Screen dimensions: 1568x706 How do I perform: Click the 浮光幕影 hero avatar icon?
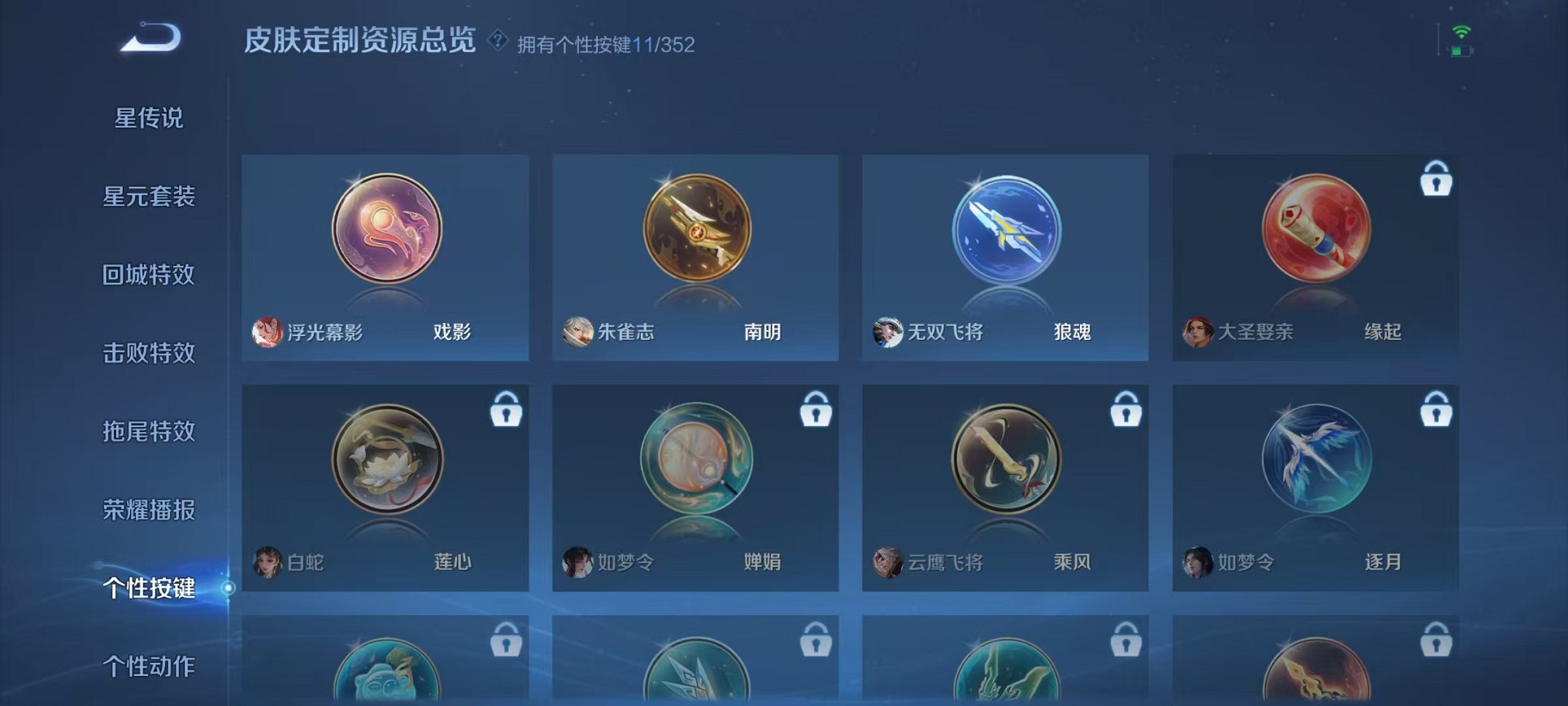click(x=267, y=332)
